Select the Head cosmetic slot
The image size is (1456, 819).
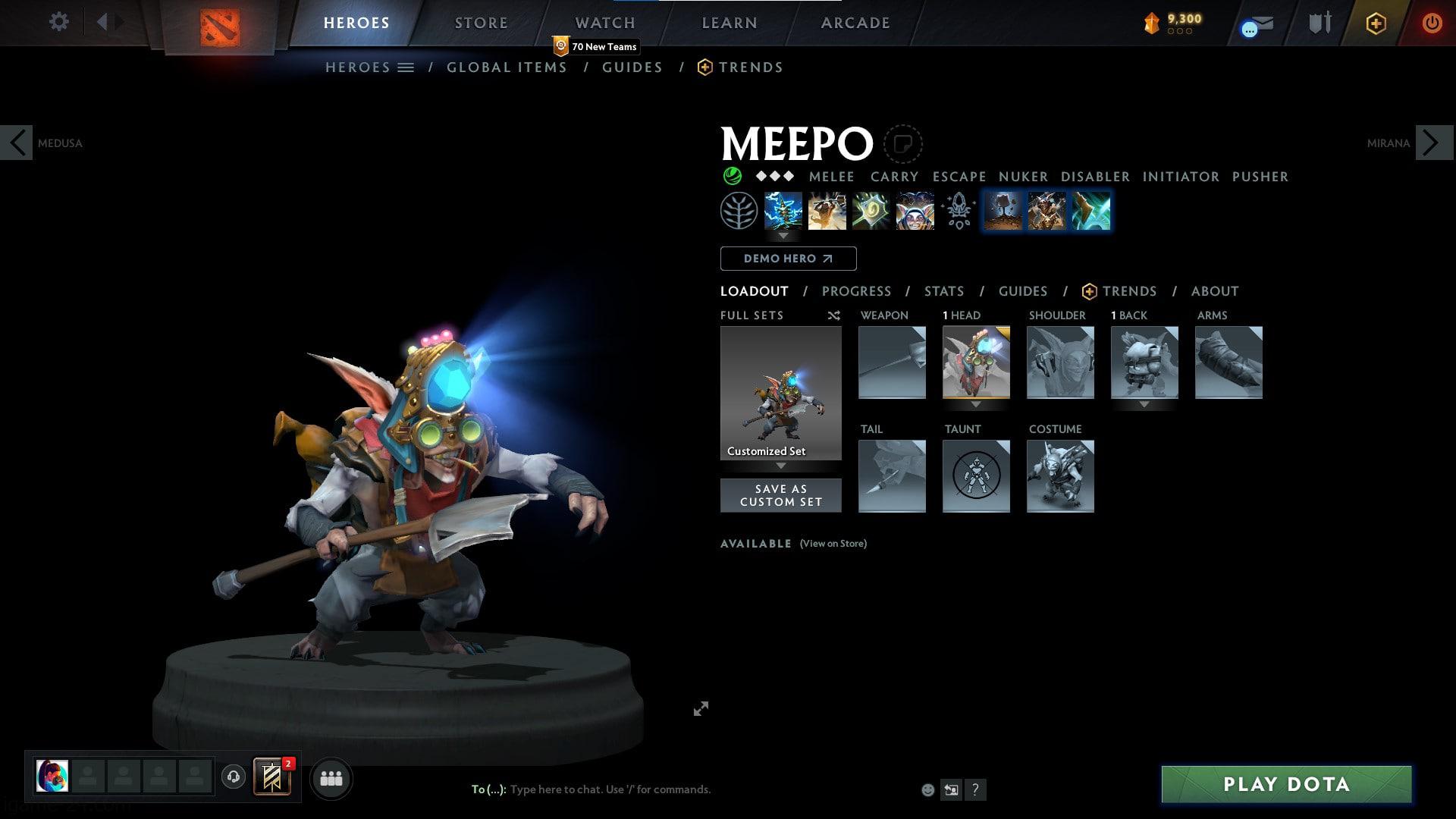click(x=976, y=362)
